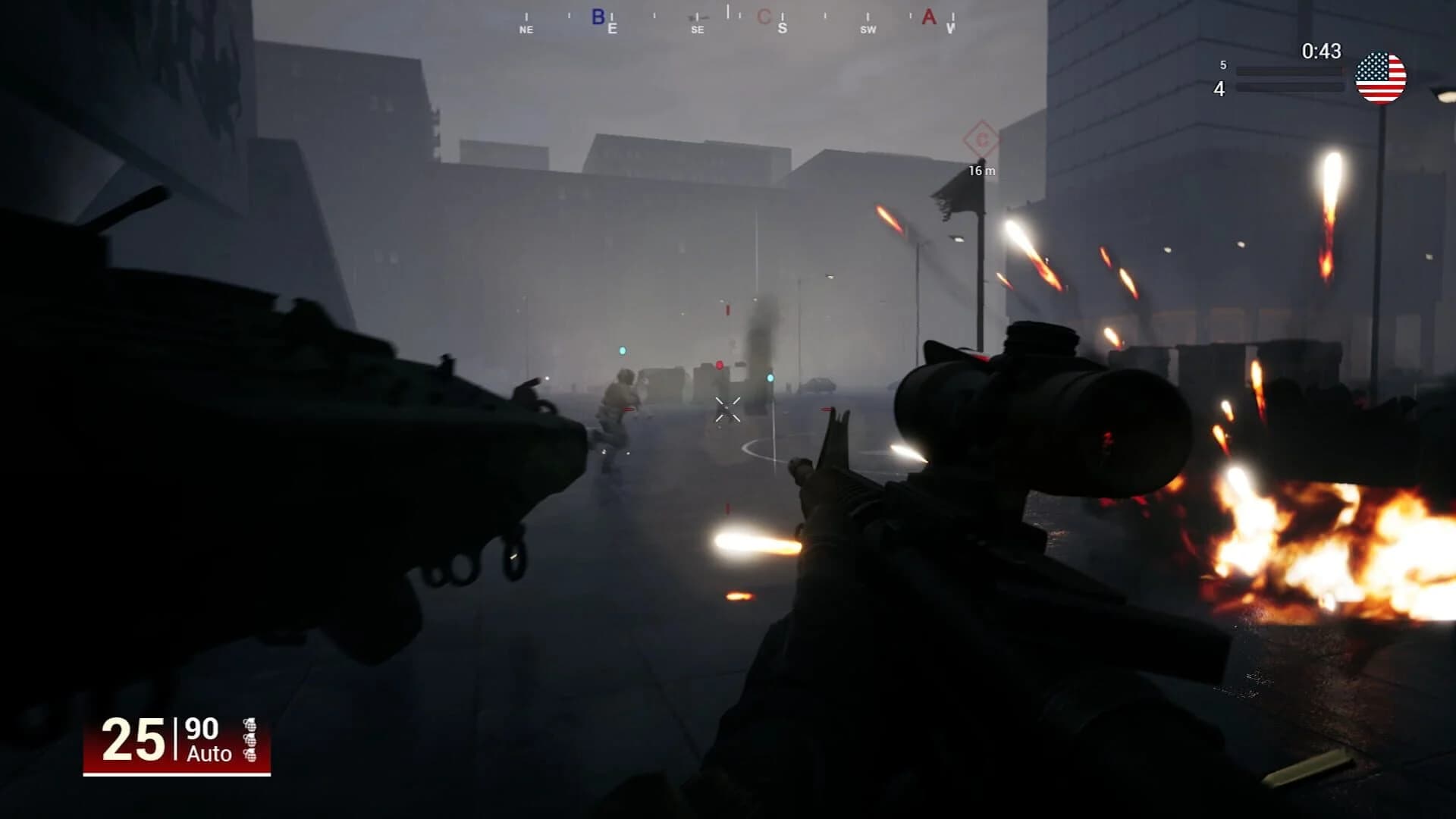Screen dimensions: 1456x819
Task: Select the red A objective on the compass
Action: pyautogui.click(x=928, y=17)
